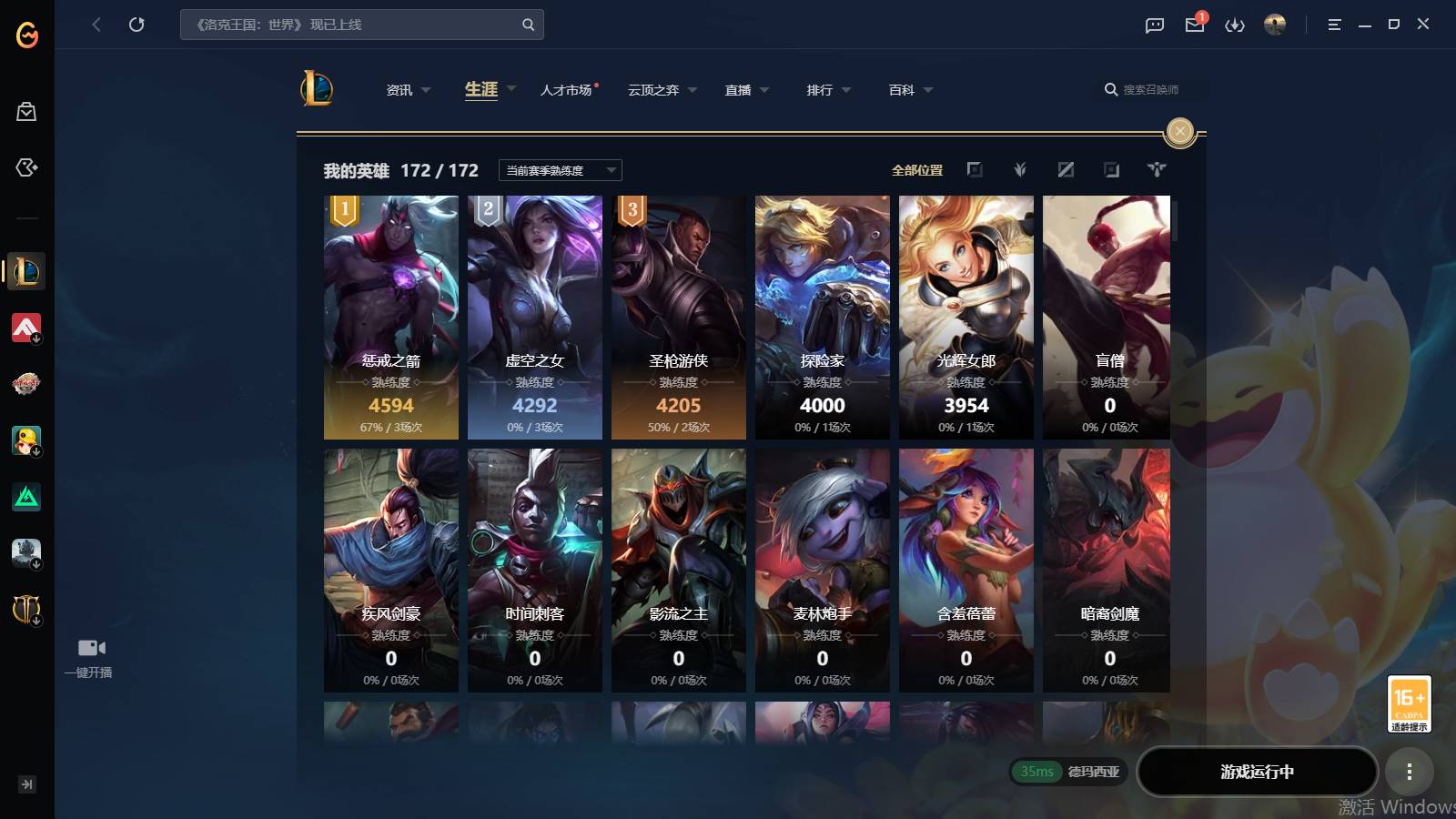Open the 当前赛季熟练度 dropdown
This screenshot has height=819, width=1456.
click(x=558, y=170)
